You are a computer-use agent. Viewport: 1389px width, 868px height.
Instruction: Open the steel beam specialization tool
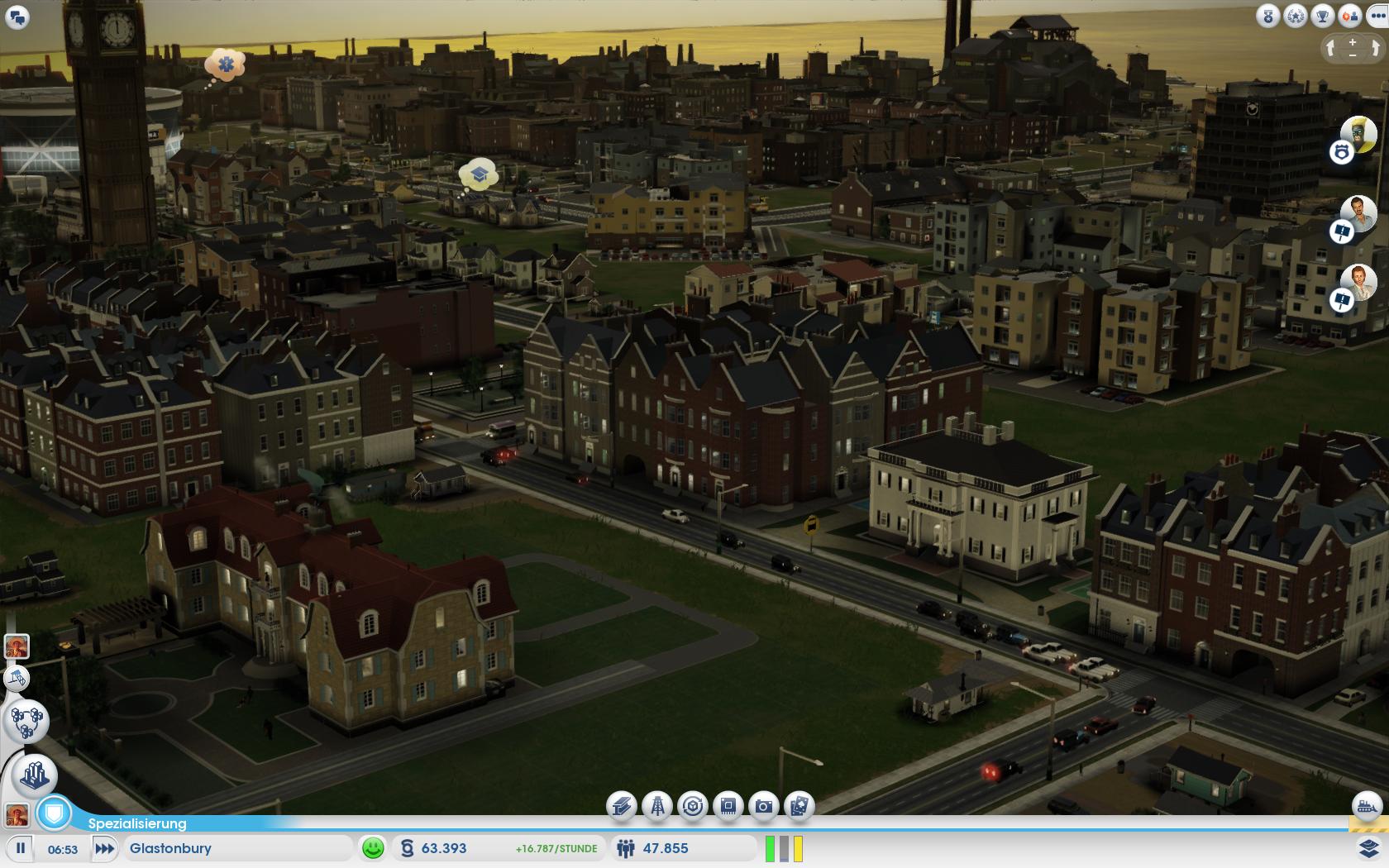pos(622,806)
